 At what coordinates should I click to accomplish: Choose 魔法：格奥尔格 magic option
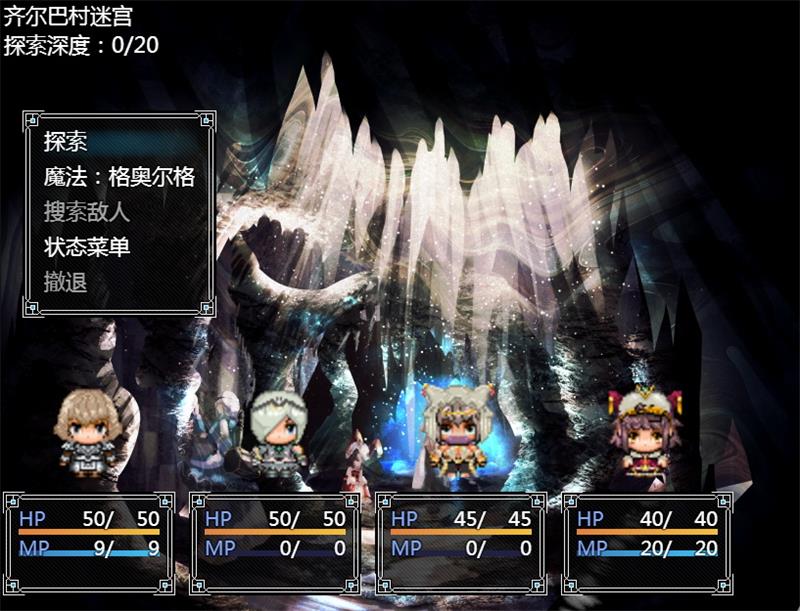point(118,178)
